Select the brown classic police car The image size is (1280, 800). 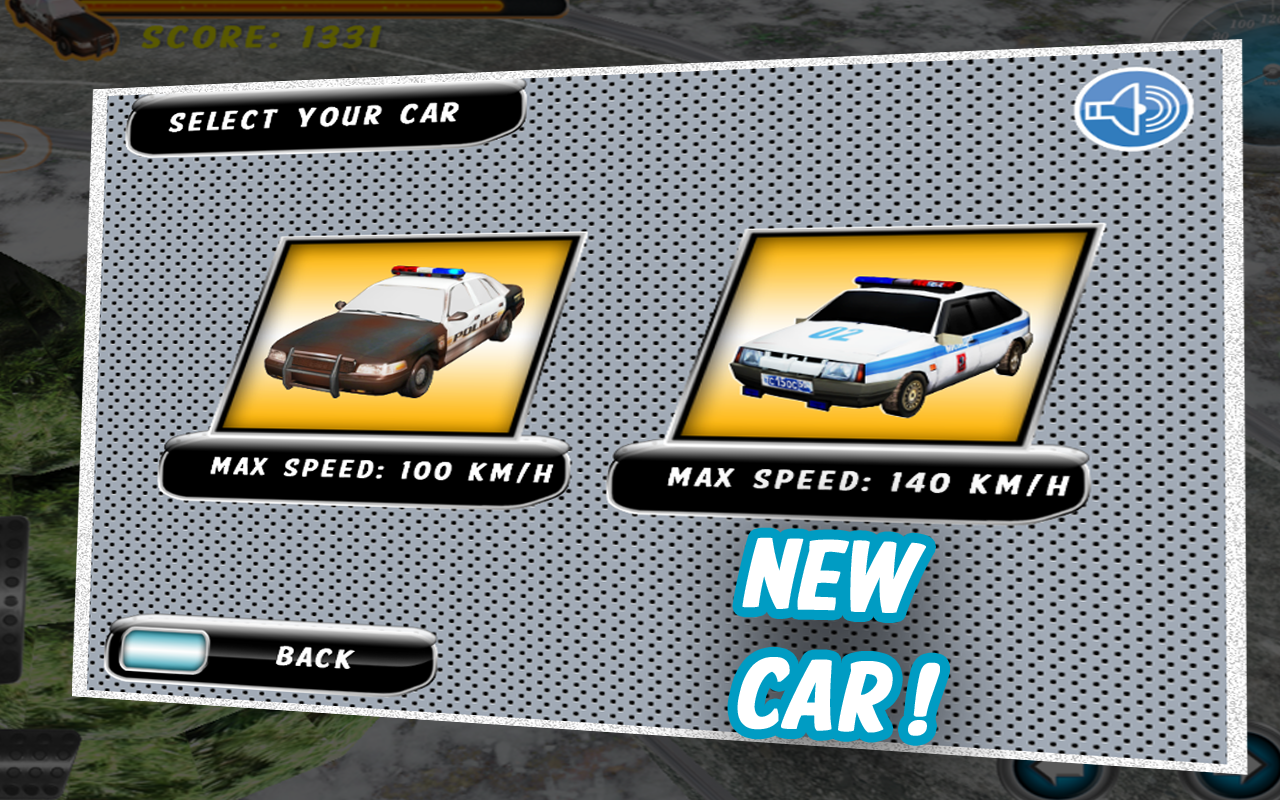400,340
